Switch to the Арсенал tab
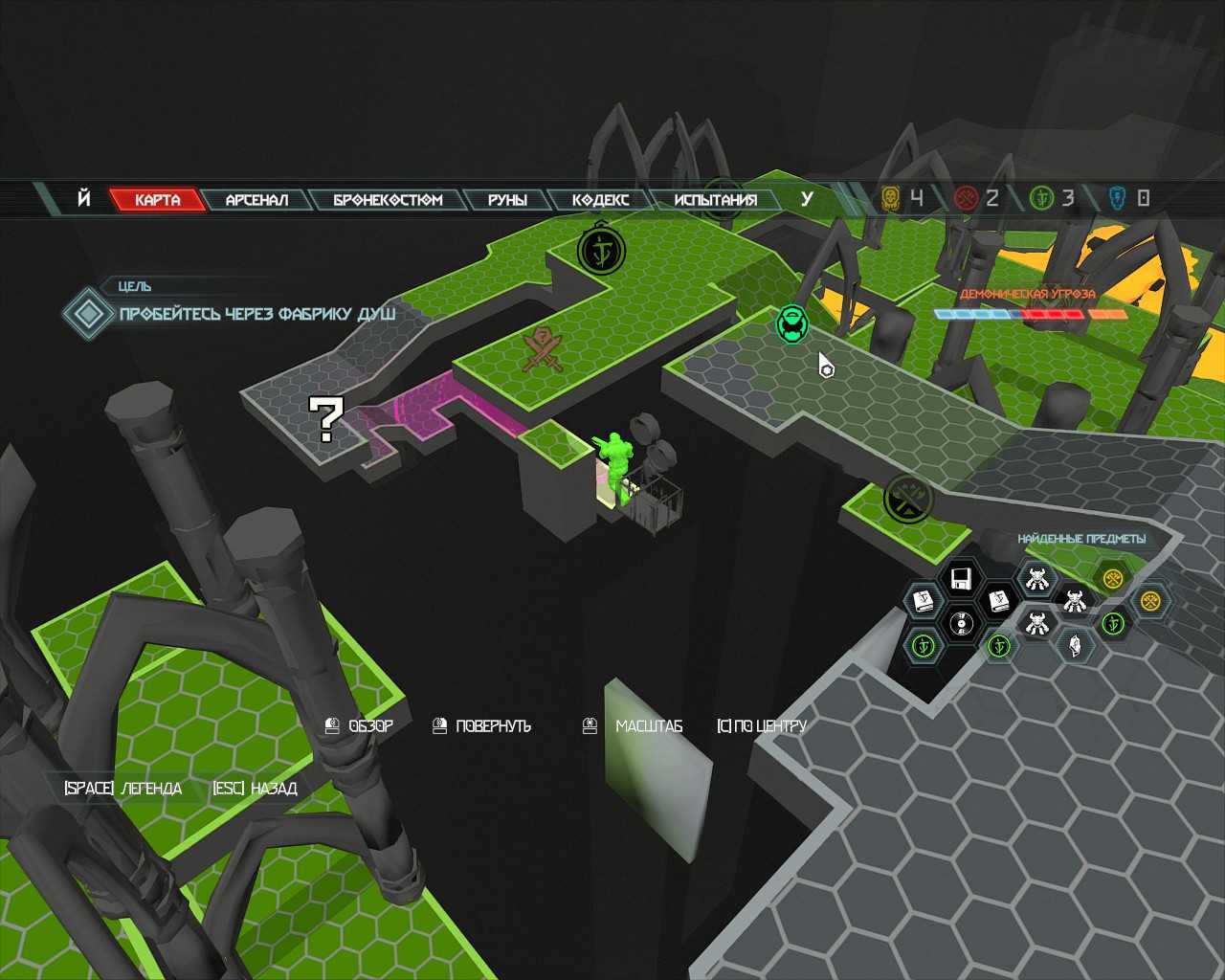 tap(256, 200)
